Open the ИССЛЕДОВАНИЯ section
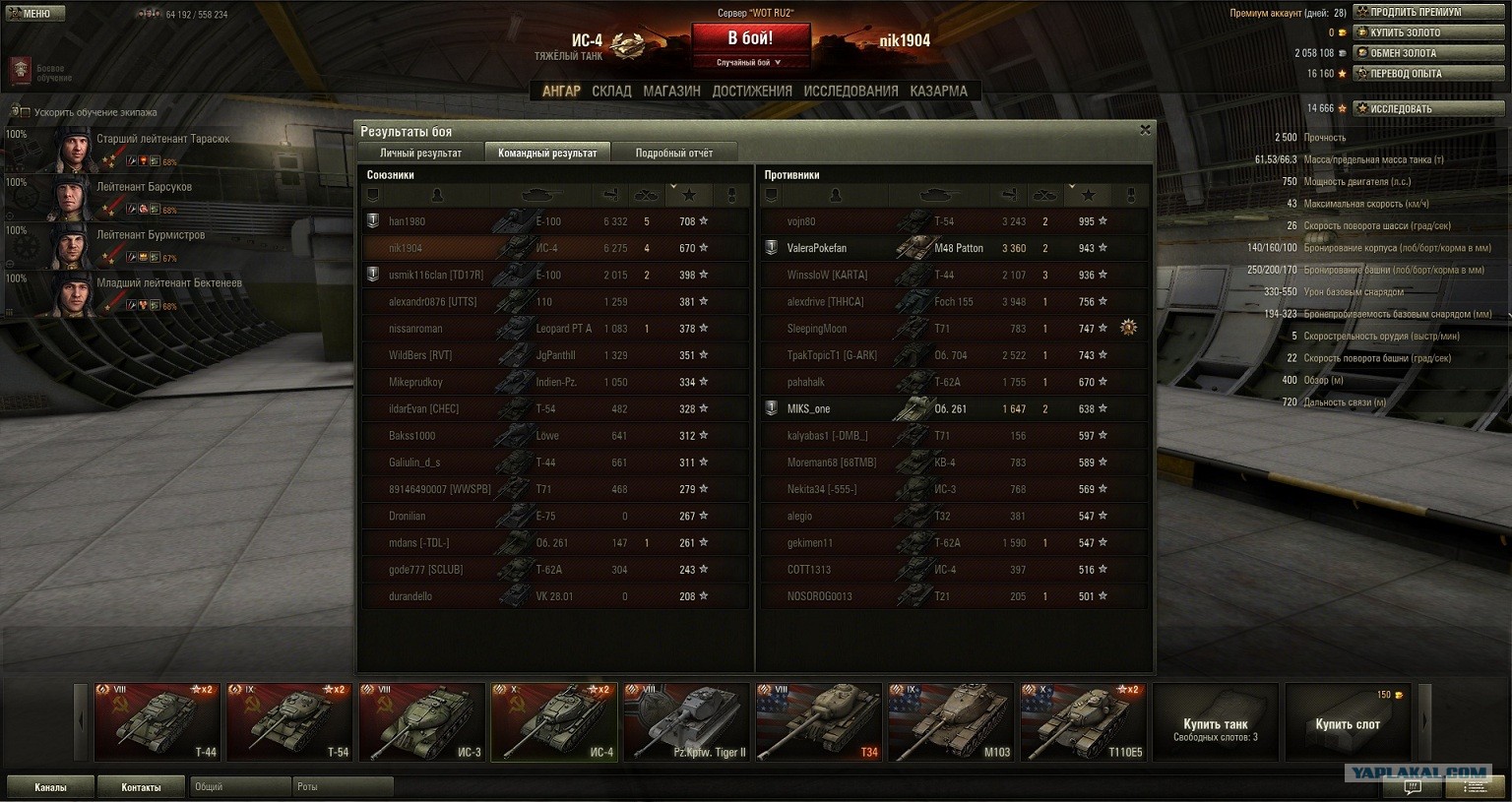 point(850,91)
